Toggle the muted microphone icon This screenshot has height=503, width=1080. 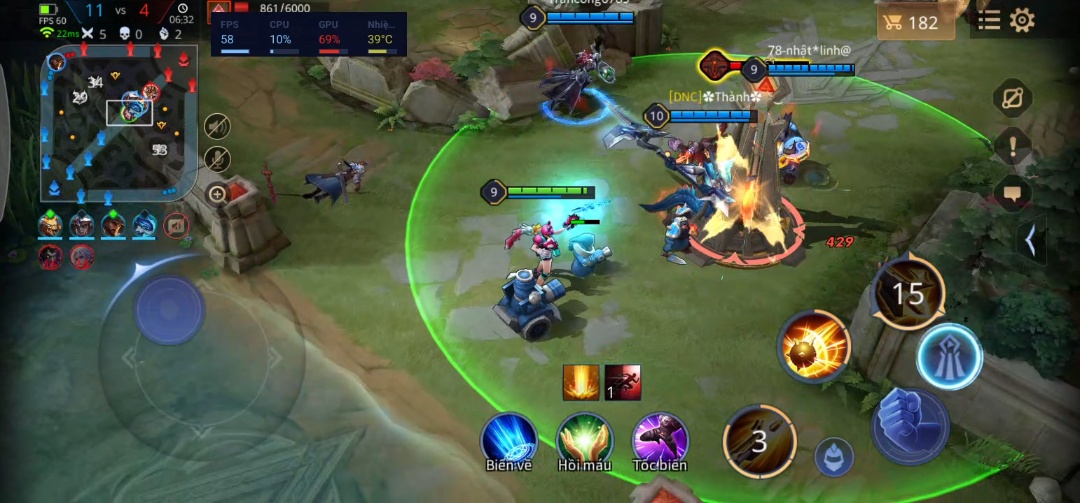click(217, 159)
